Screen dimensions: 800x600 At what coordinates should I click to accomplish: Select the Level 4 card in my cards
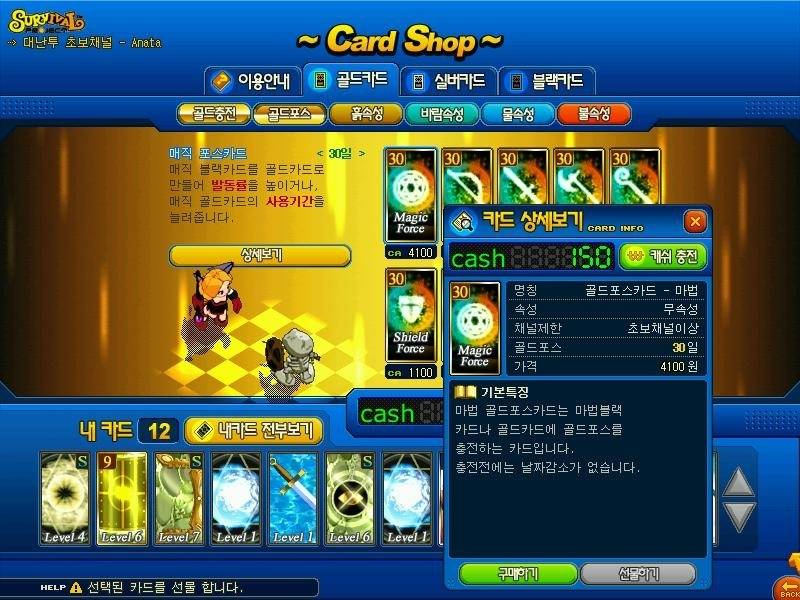(x=65, y=498)
